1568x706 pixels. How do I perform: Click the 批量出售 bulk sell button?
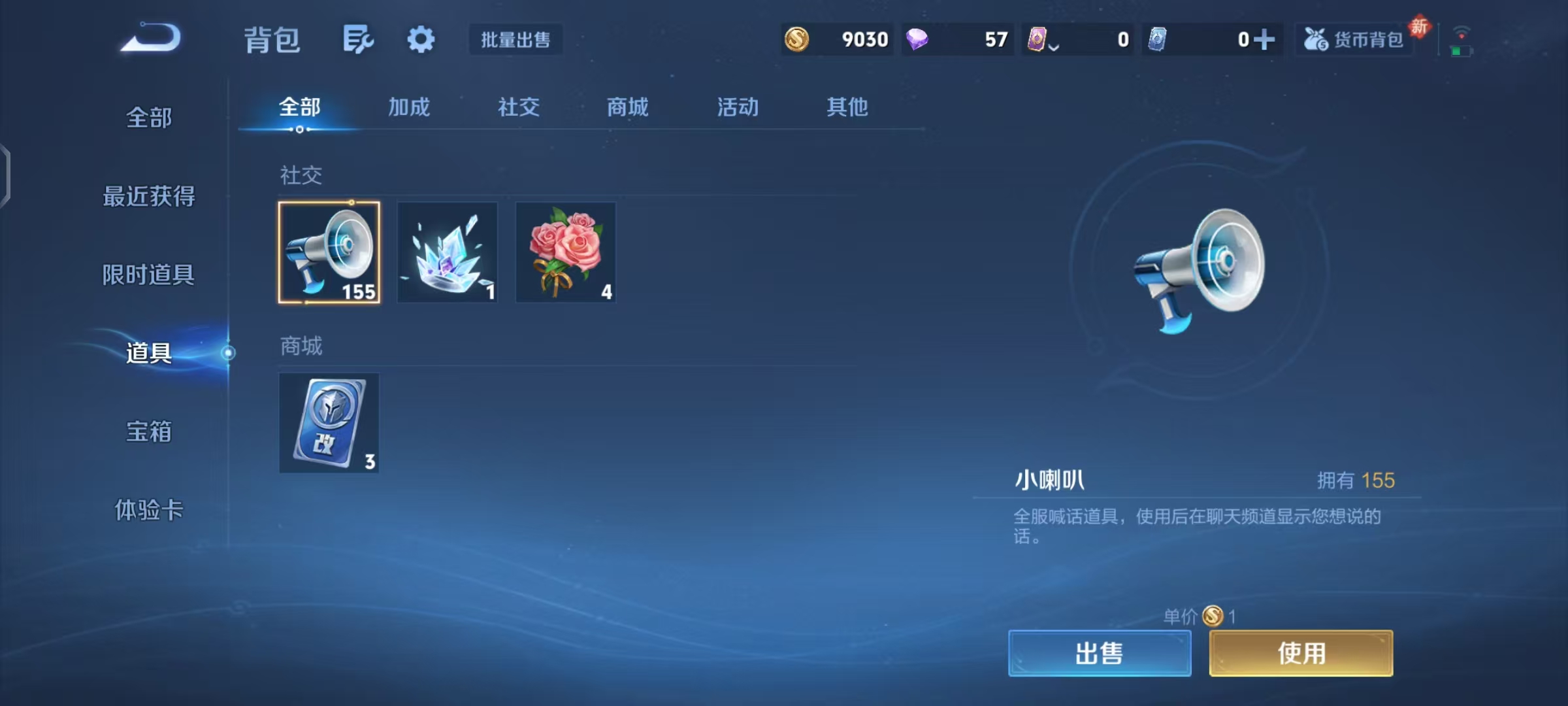515,40
